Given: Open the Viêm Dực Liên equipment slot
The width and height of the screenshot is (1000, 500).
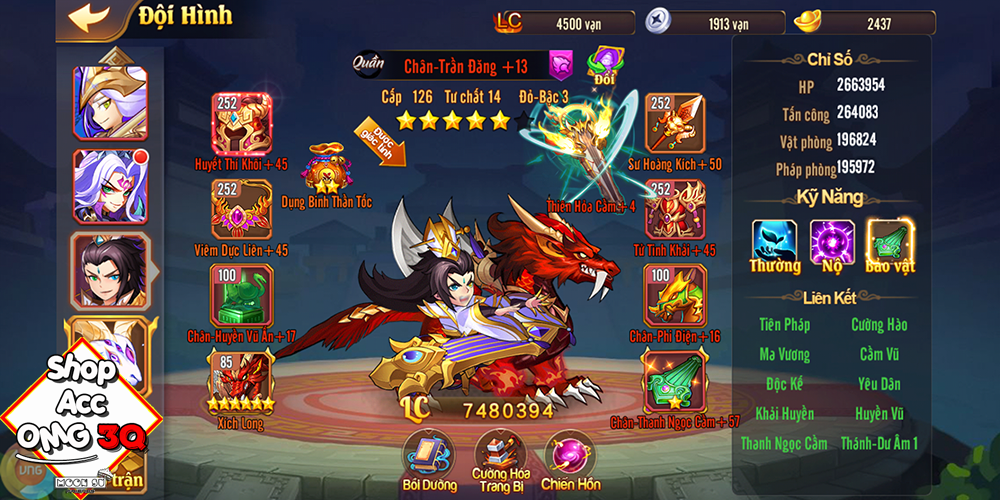Looking at the screenshot, I should coord(241,209).
